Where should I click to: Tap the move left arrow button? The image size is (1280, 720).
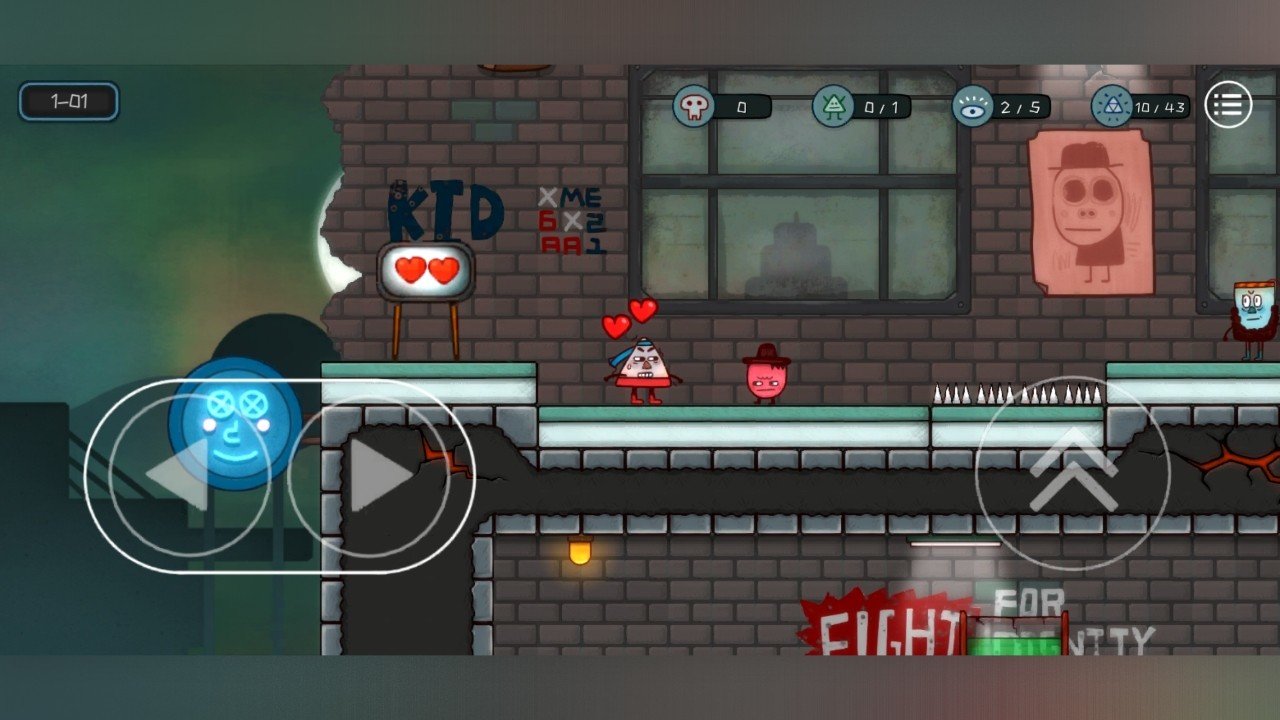187,477
